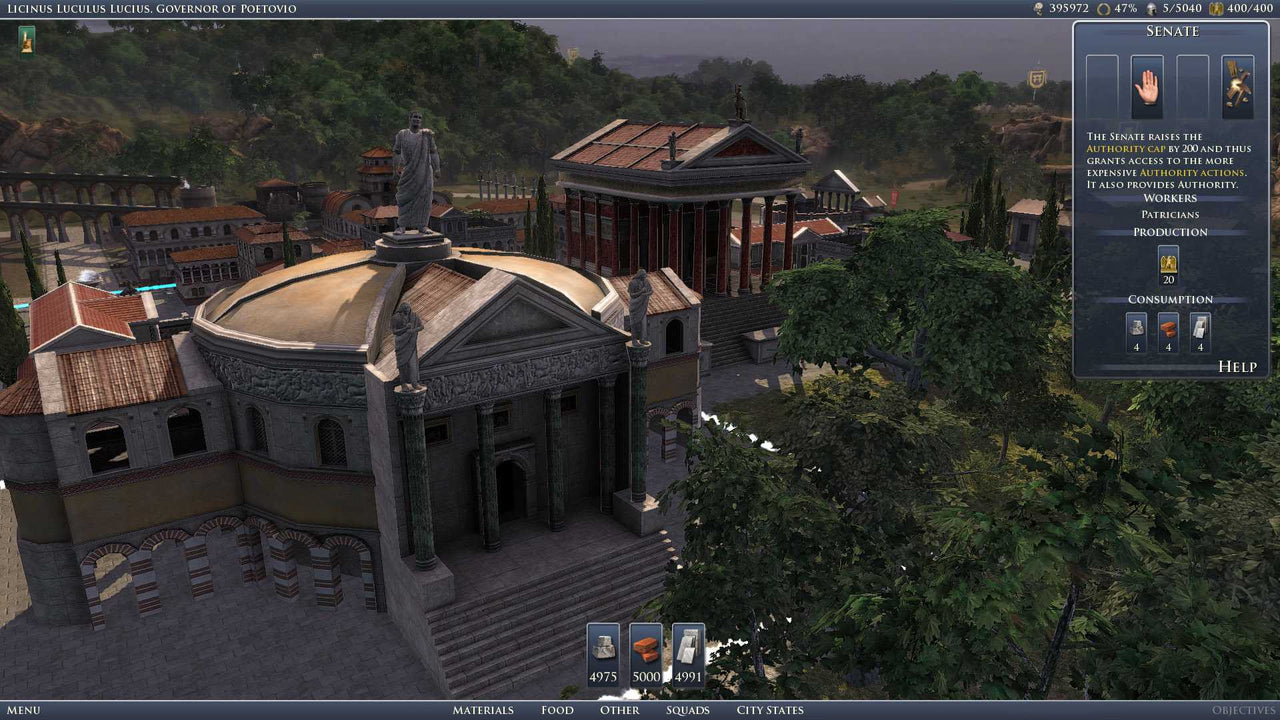Click the money icon beside 395972

pyautogui.click(x=1037, y=9)
